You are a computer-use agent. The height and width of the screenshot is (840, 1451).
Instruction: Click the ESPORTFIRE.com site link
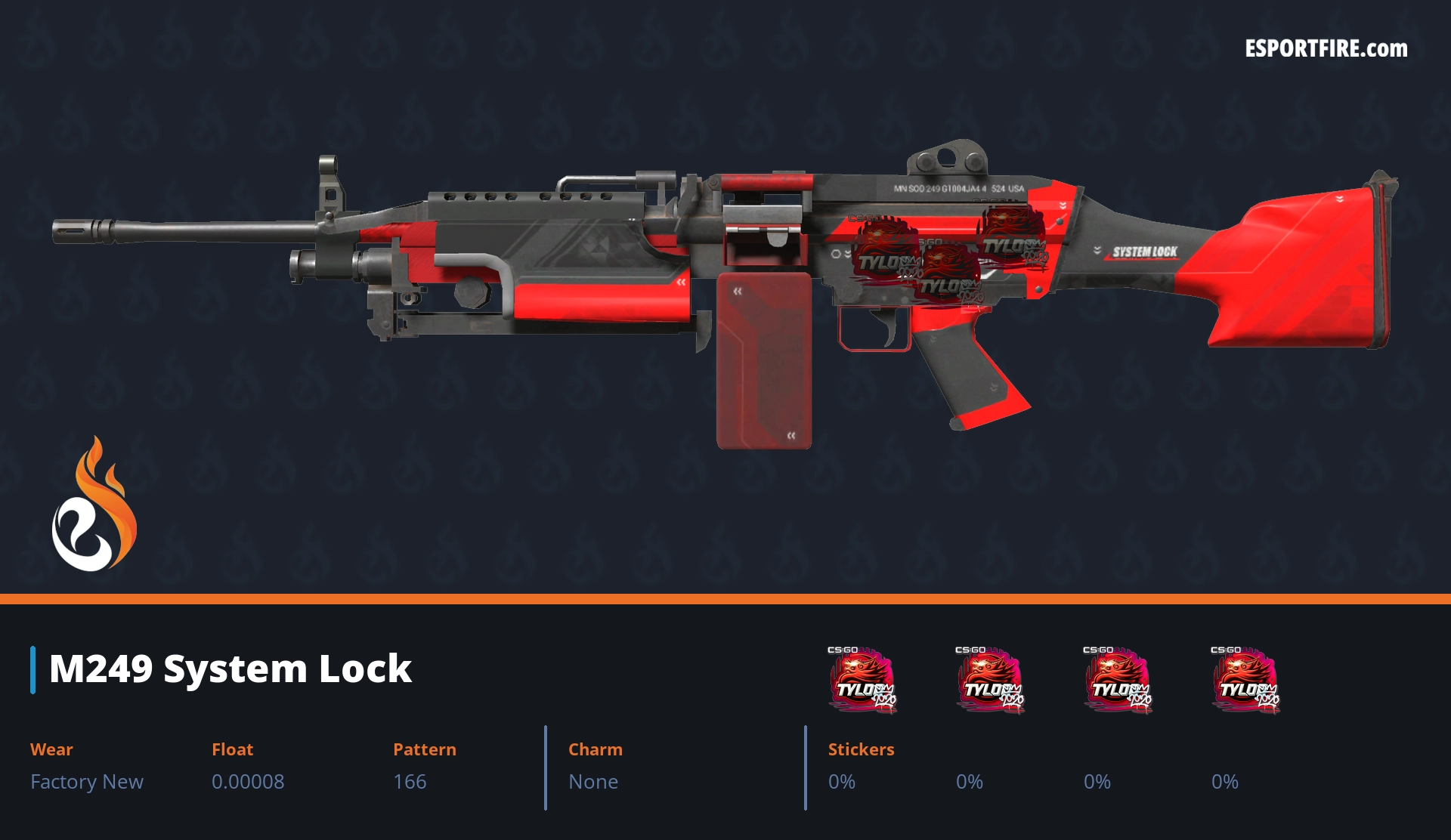[1326, 49]
